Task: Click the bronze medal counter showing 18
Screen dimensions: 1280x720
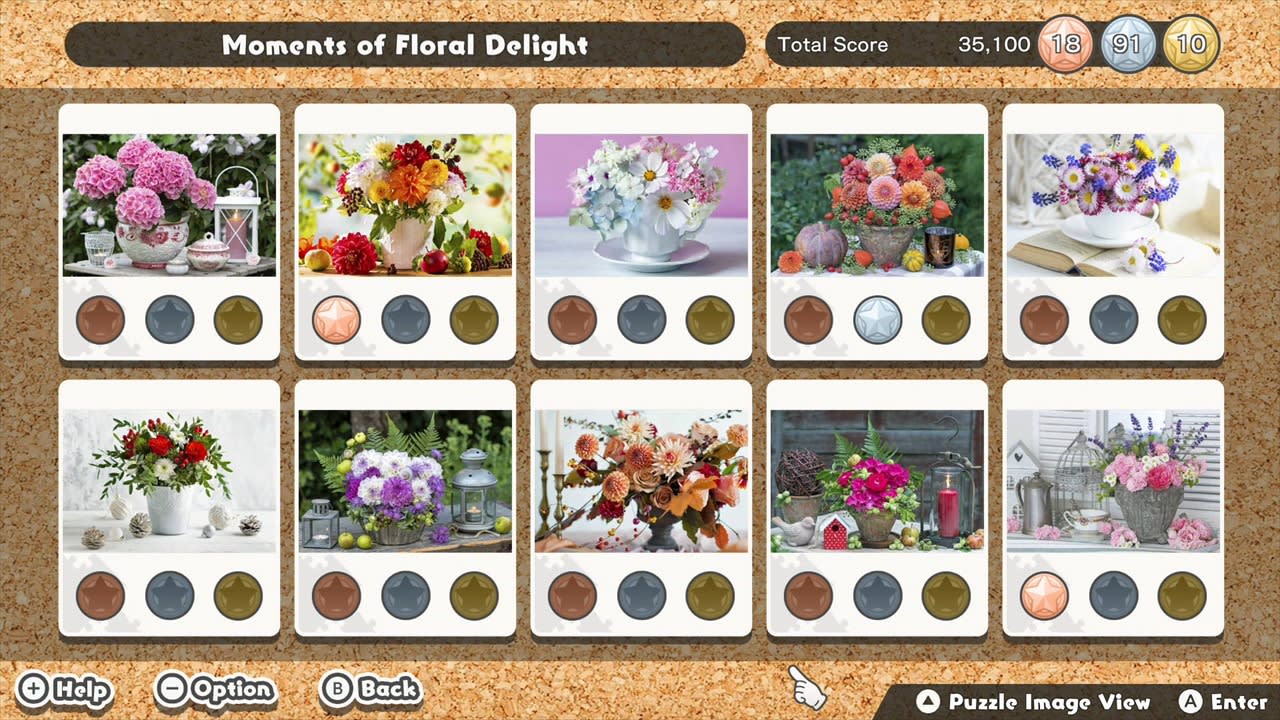Action: (1063, 44)
